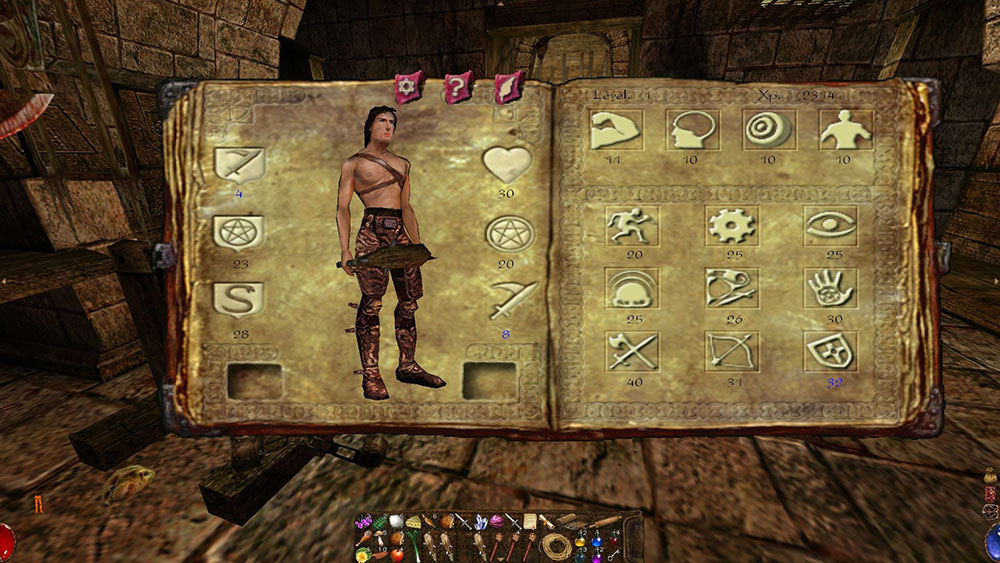
Task: Select the bow Projectile skill icon
Action: coord(731,352)
